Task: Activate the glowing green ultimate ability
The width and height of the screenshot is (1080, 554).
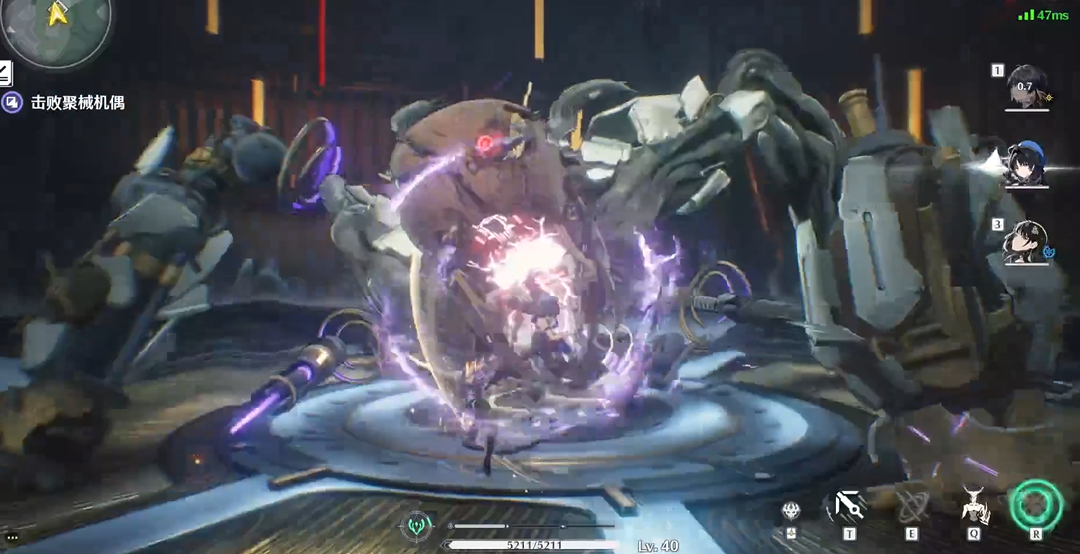Action: point(1035,505)
